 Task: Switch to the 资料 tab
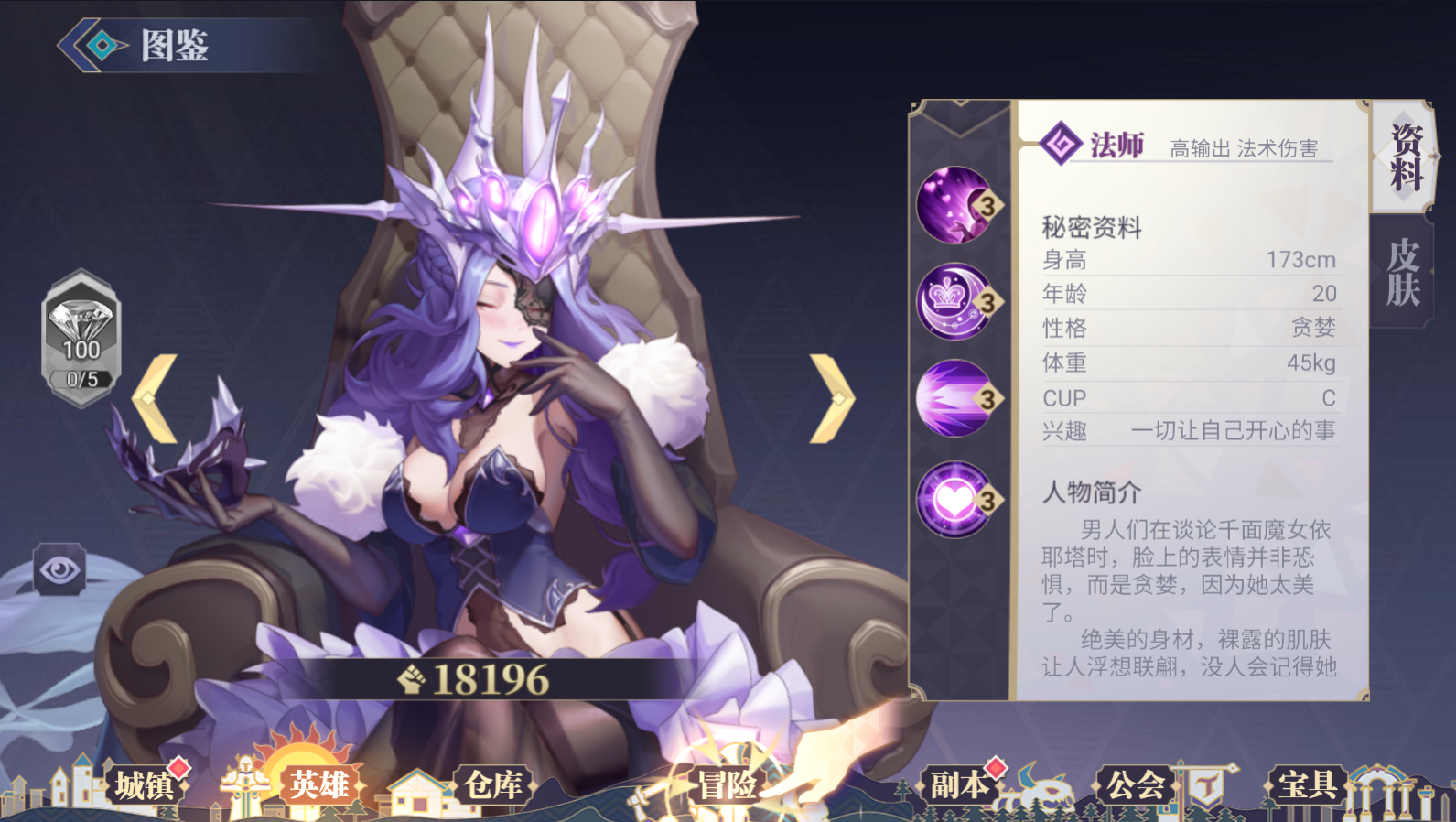[1404, 157]
